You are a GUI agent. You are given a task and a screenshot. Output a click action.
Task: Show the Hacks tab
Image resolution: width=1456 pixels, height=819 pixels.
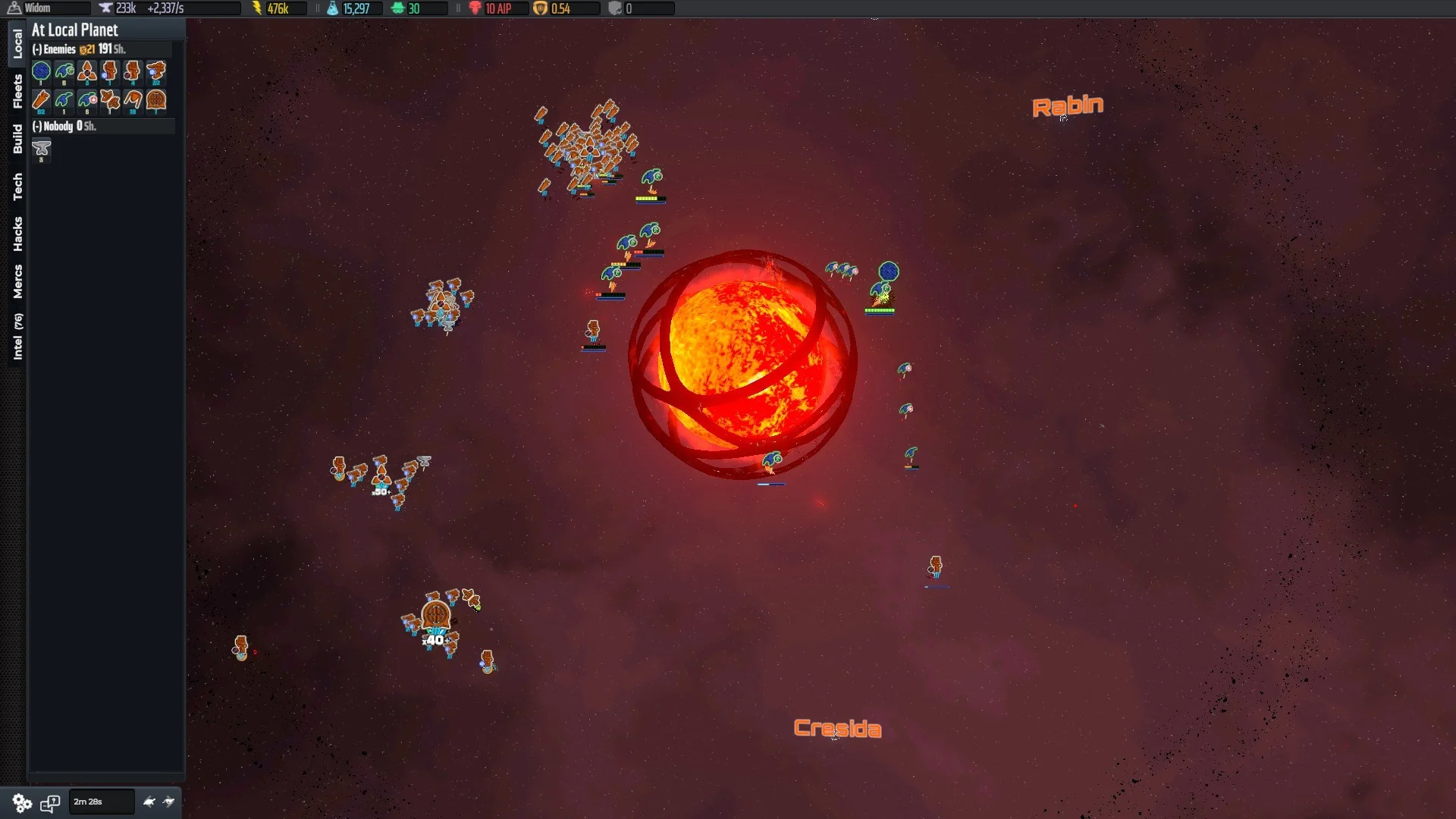(17, 234)
